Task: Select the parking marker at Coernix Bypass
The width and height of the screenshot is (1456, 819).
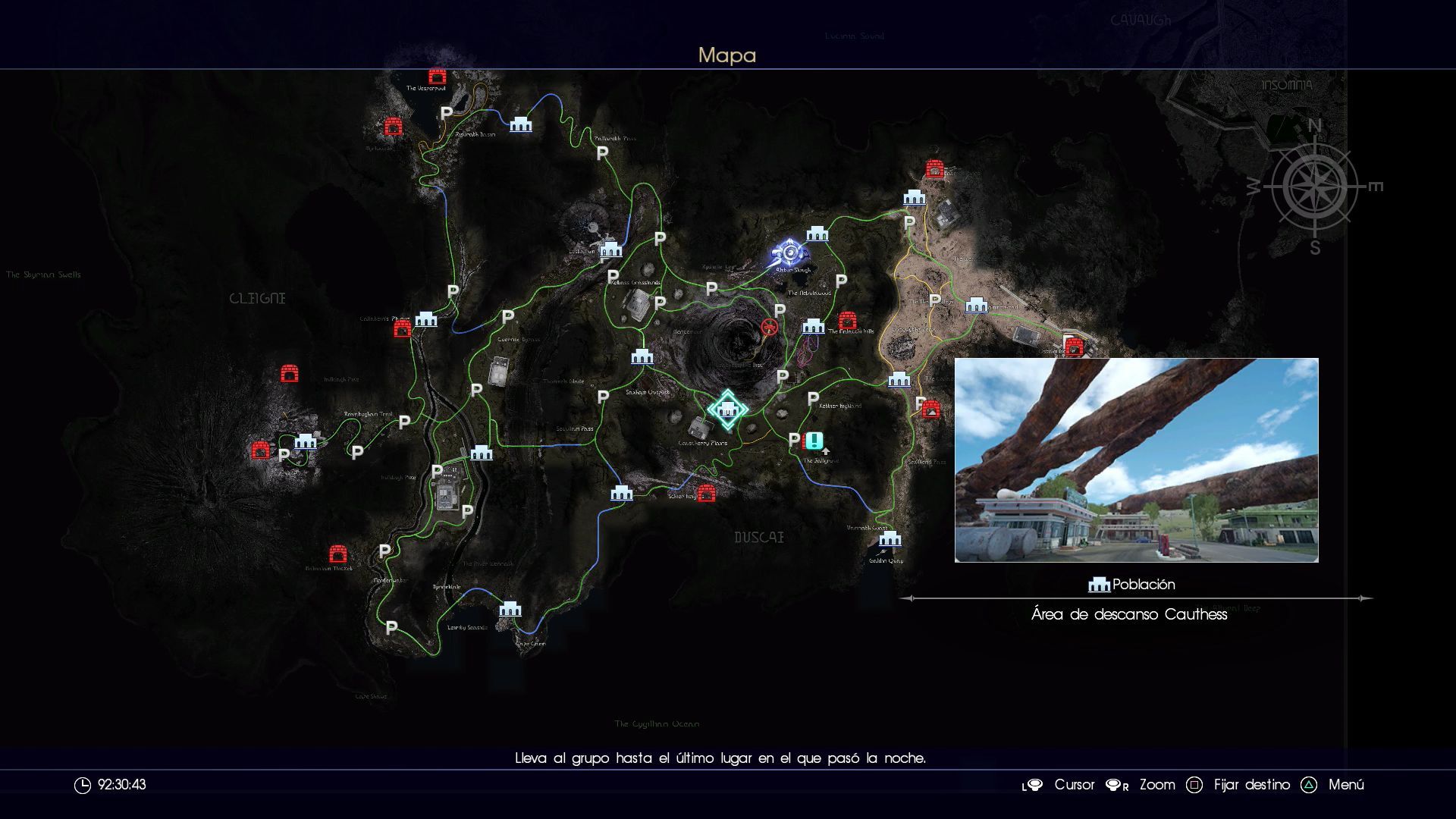Action: tap(507, 317)
